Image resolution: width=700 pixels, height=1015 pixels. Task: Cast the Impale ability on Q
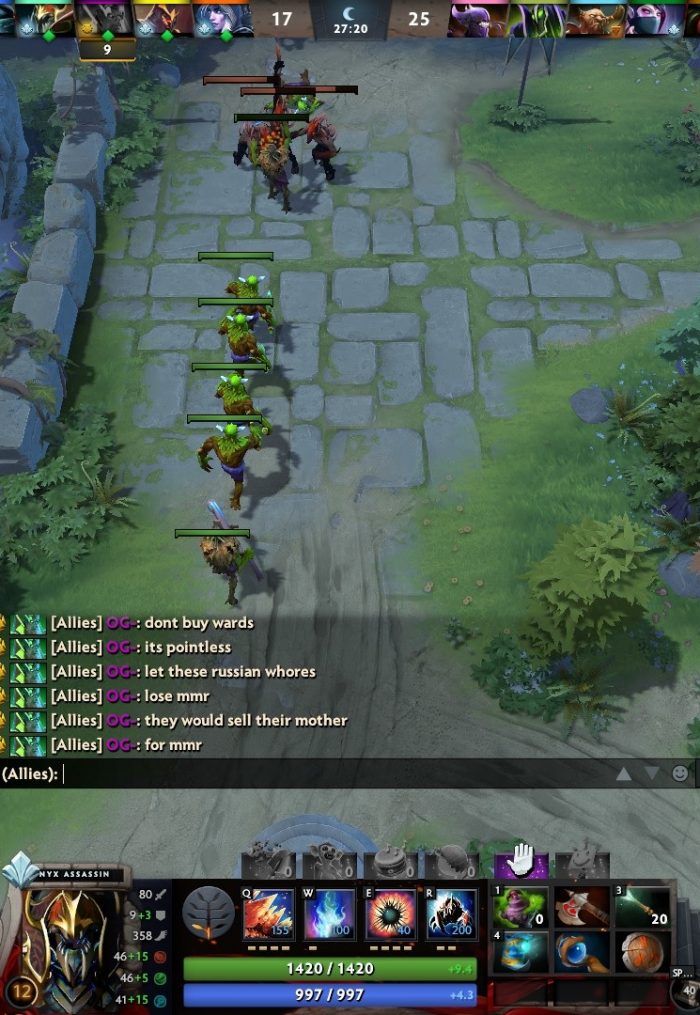coord(268,914)
